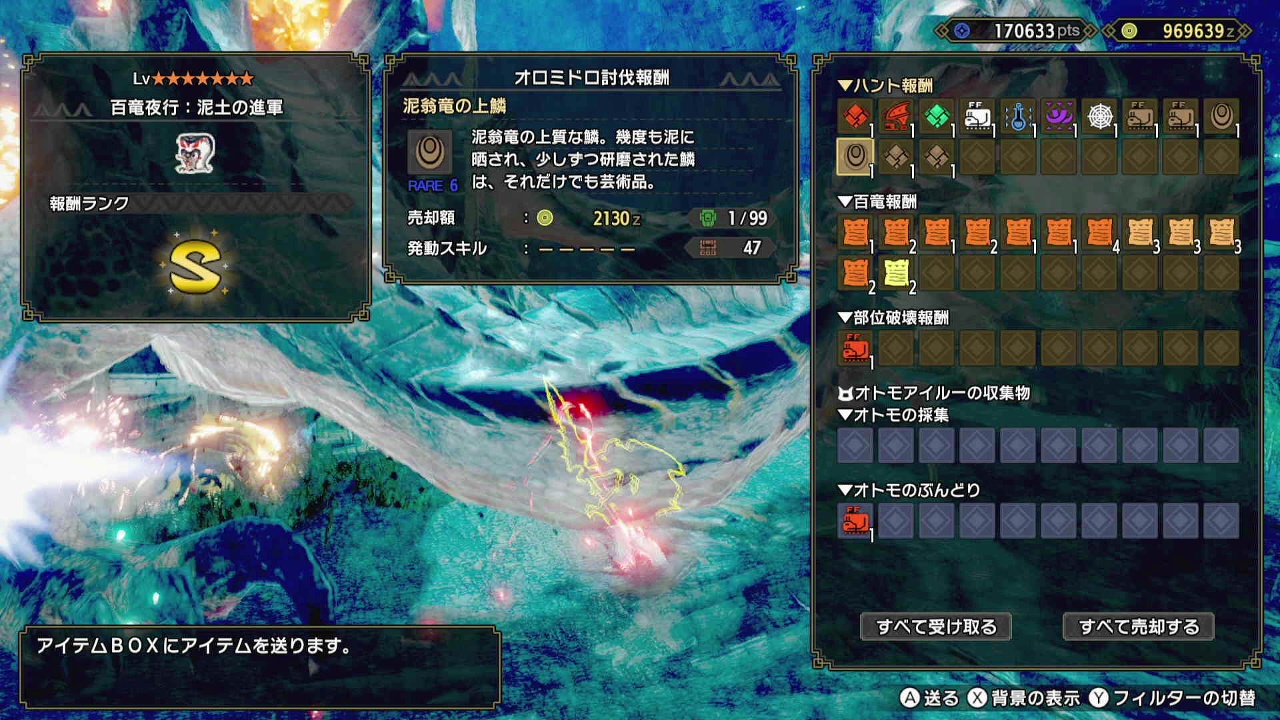Viewport: 1280px width, 720px height.
Task: Select the red ticket in 部位破壊報酬
Action: 855,349
